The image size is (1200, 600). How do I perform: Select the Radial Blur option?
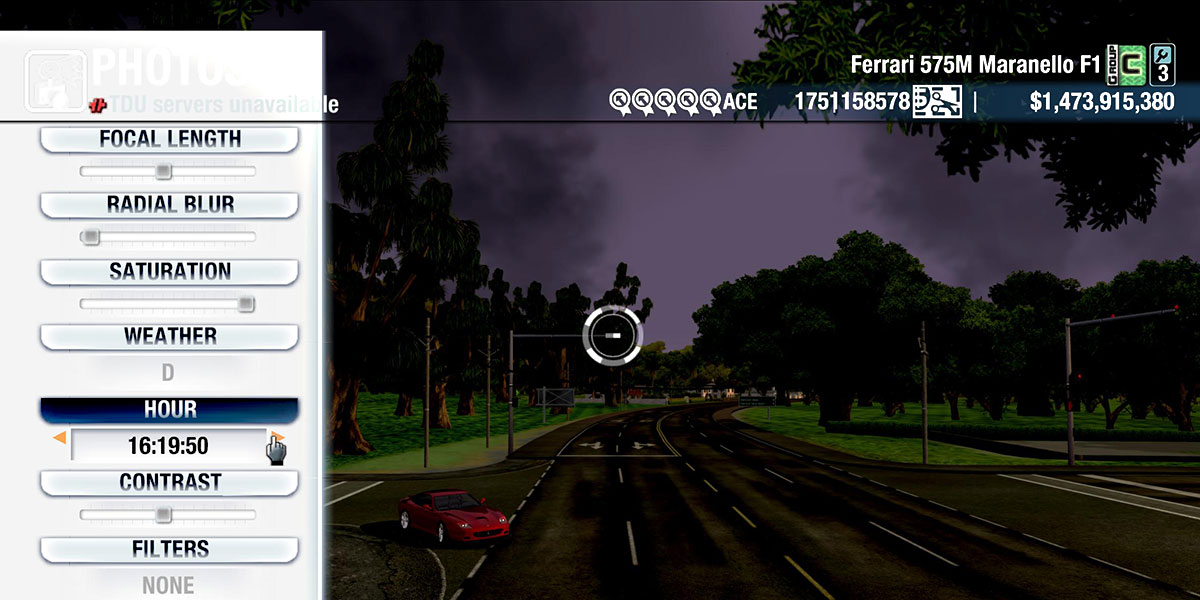click(169, 205)
